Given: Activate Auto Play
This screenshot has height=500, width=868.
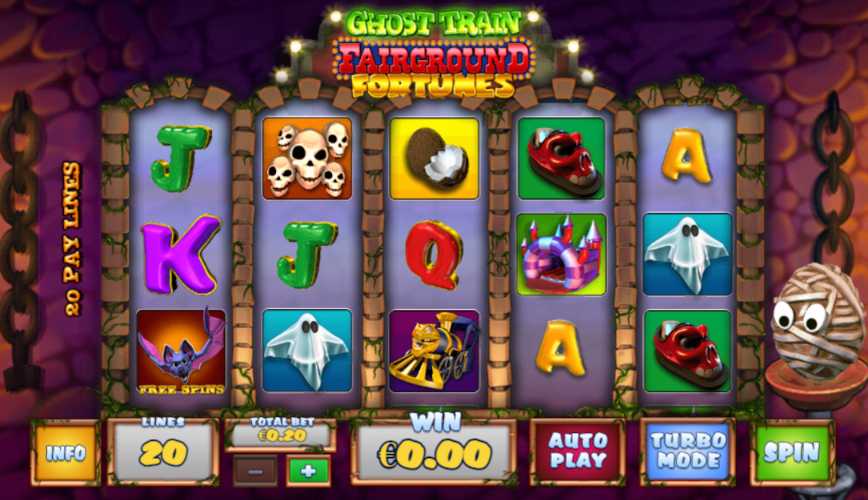Looking at the screenshot, I should point(578,452).
